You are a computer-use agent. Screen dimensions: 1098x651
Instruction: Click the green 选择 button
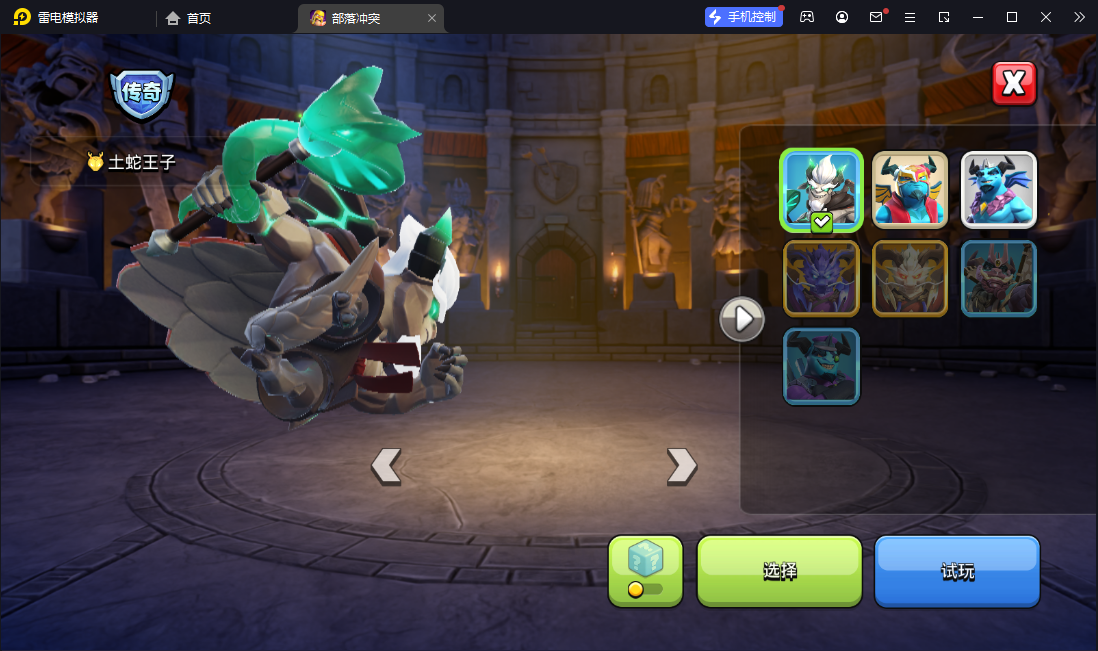(x=779, y=571)
